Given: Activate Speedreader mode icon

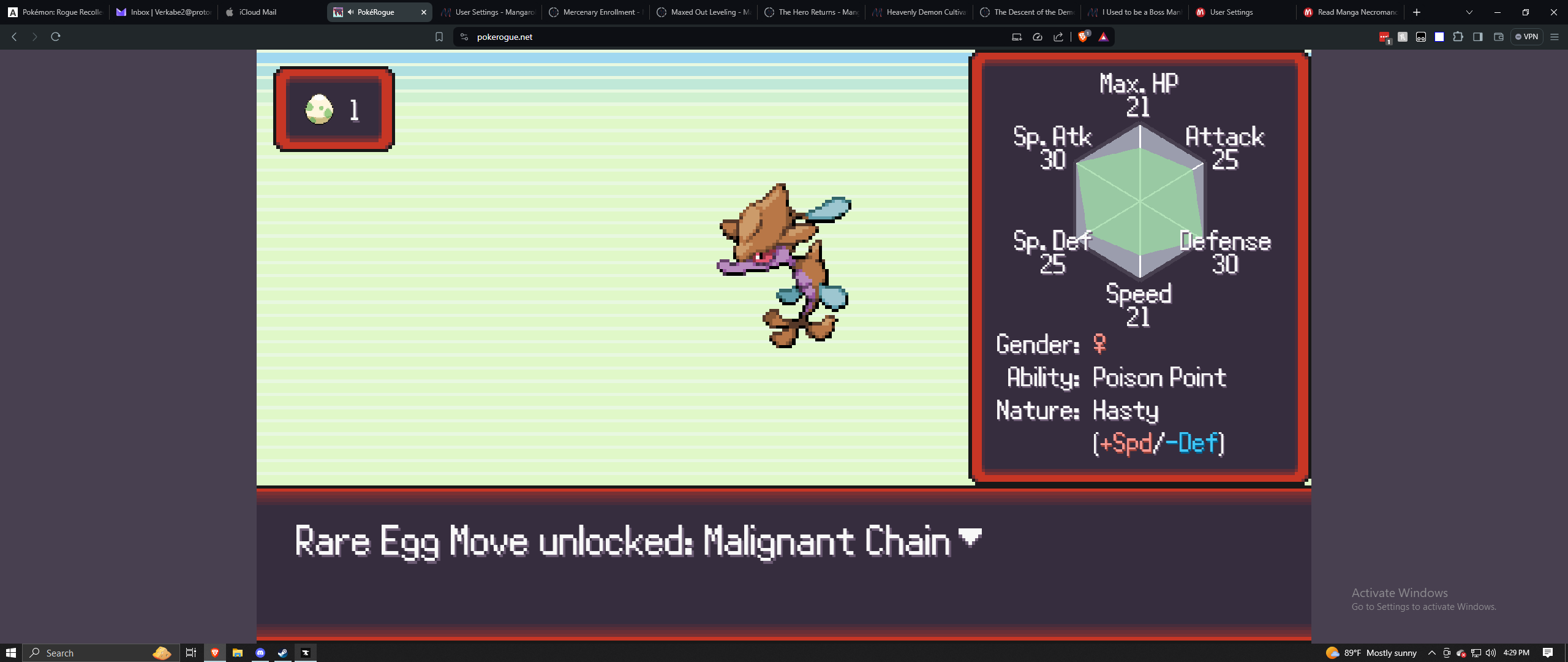Looking at the screenshot, I should click(1038, 37).
